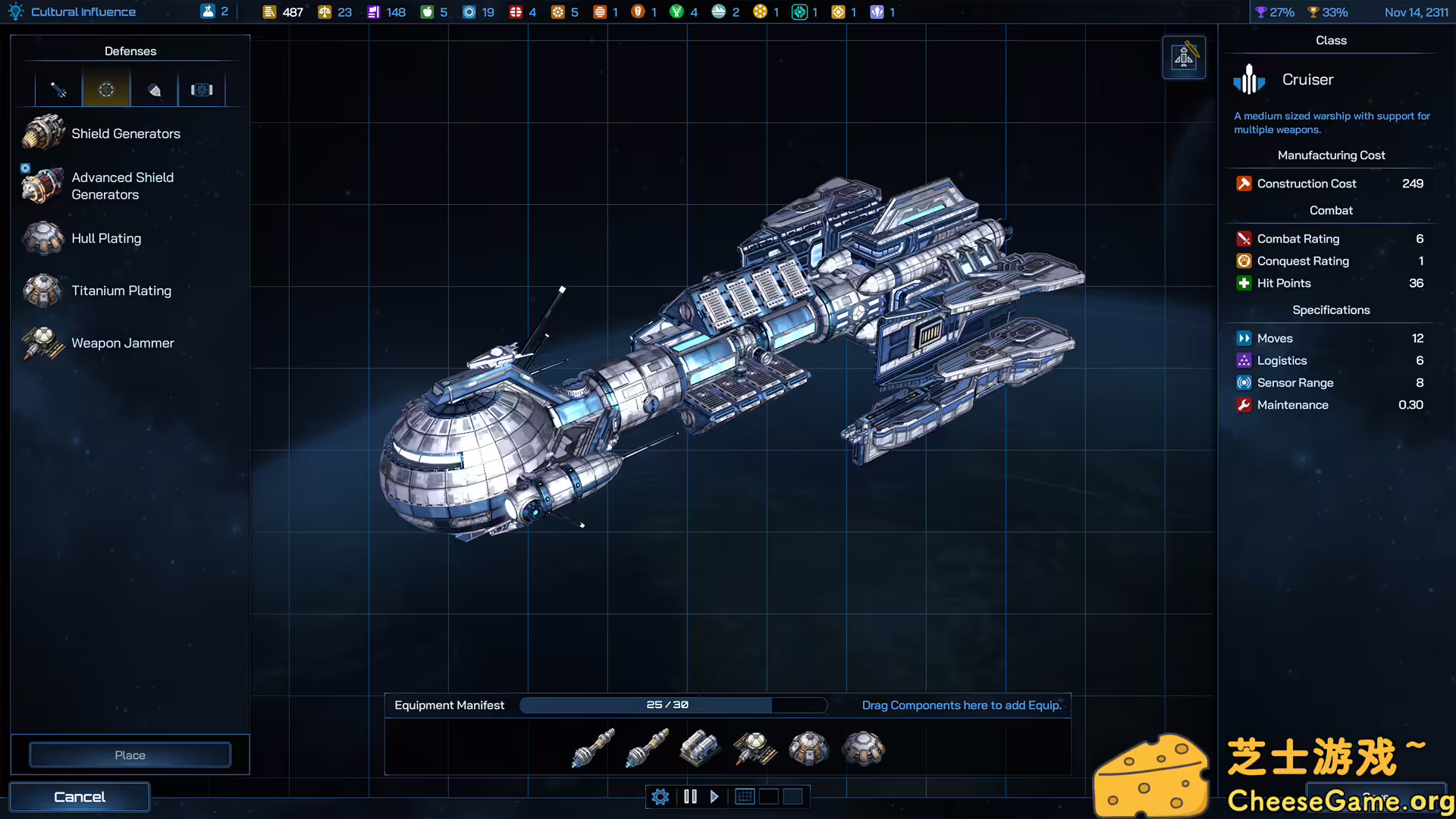
Task: Click the Combat Rating icon in Class panel
Action: click(1244, 238)
